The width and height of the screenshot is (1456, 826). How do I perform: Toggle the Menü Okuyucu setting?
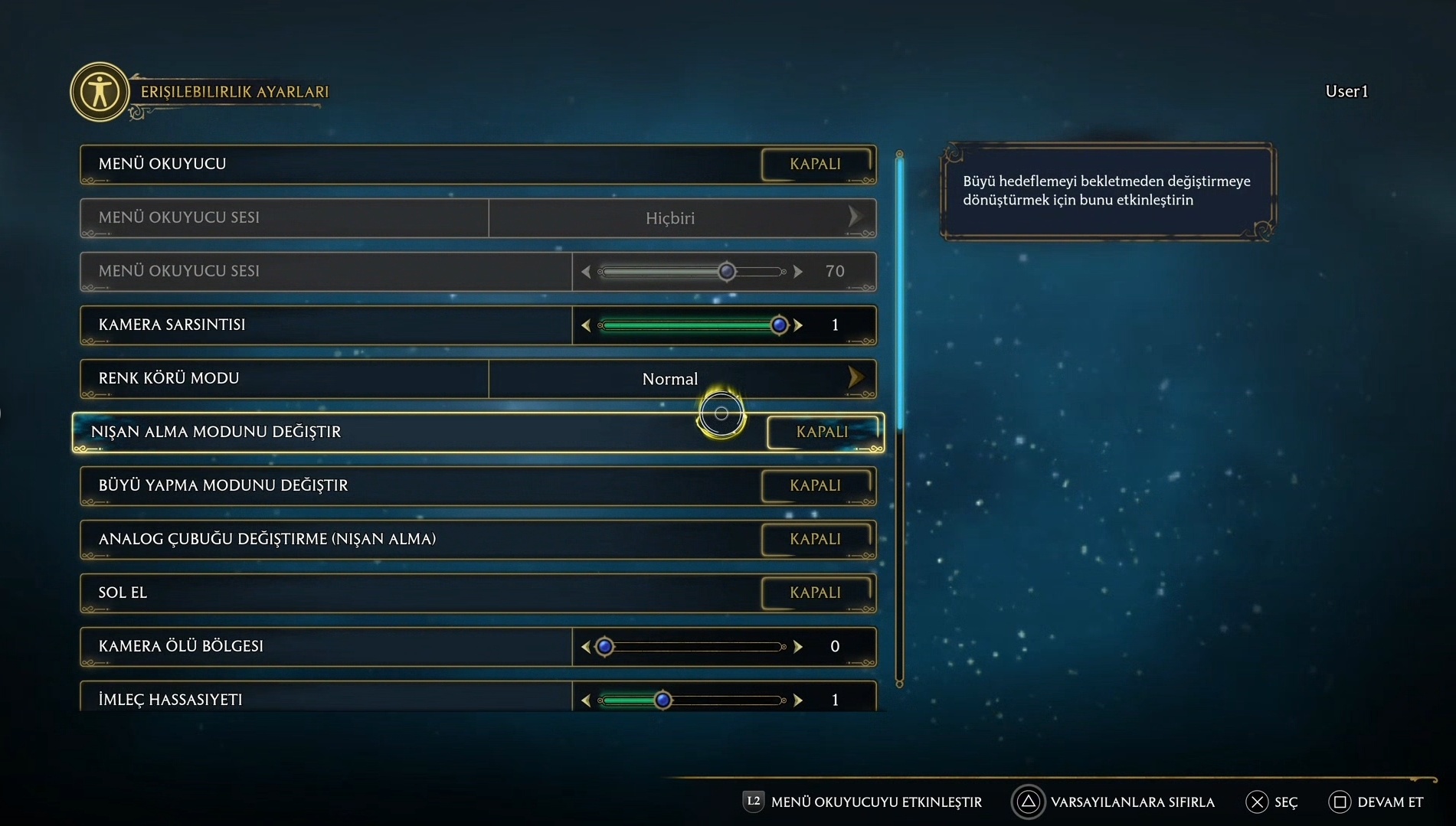(816, 164)
